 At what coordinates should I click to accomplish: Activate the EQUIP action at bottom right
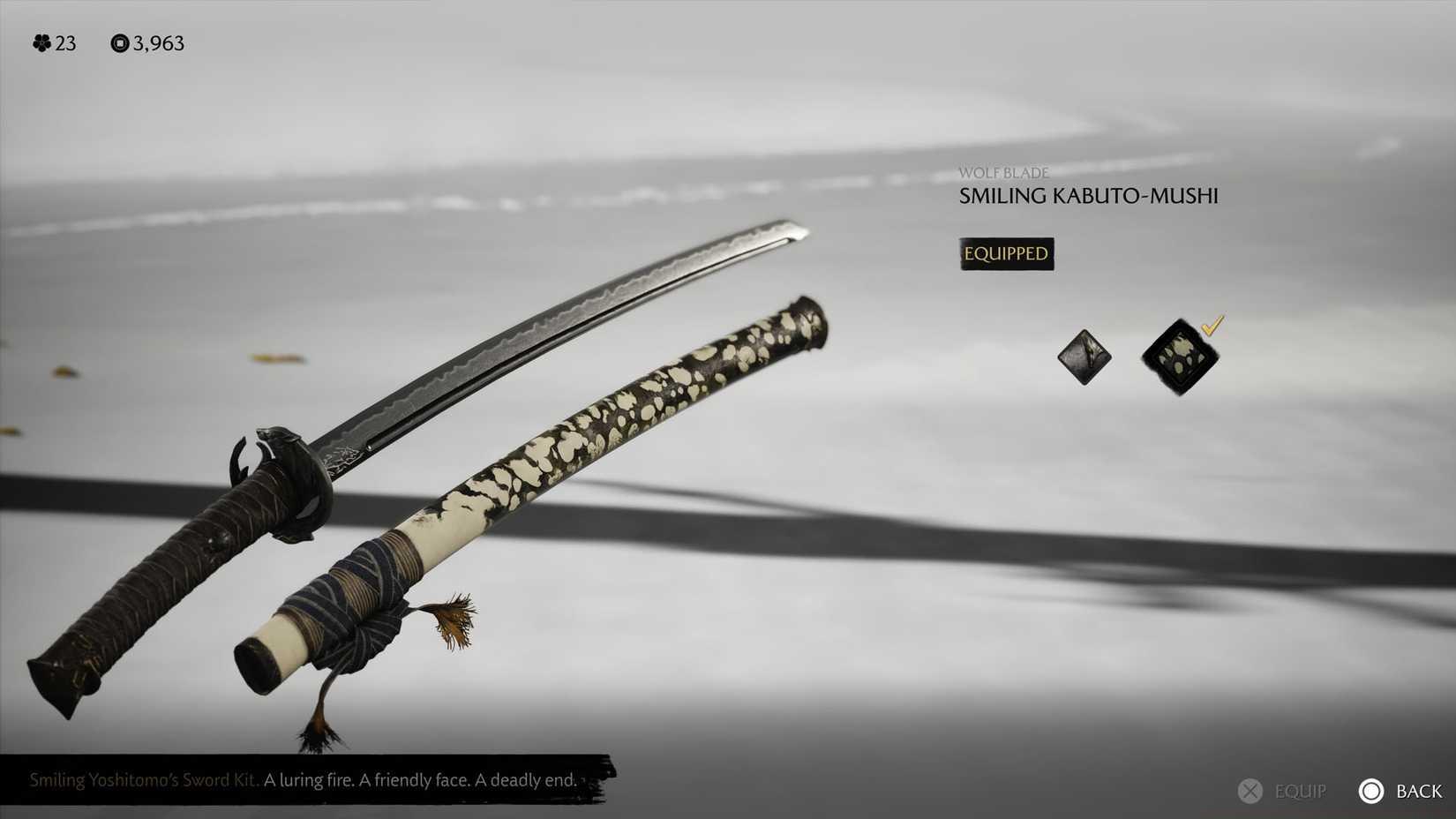1284,791
